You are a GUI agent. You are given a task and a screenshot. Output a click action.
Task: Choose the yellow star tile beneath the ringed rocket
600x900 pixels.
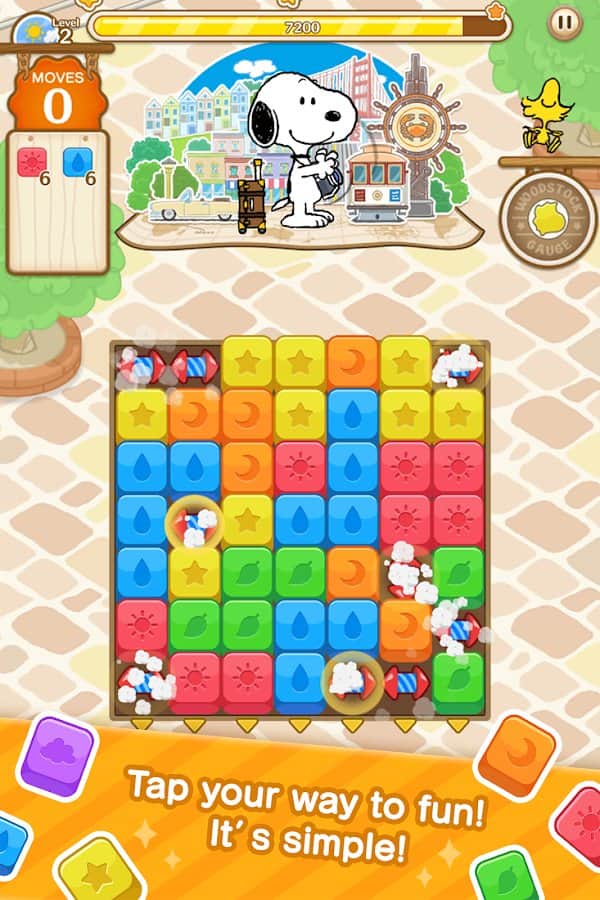[194, 573]
